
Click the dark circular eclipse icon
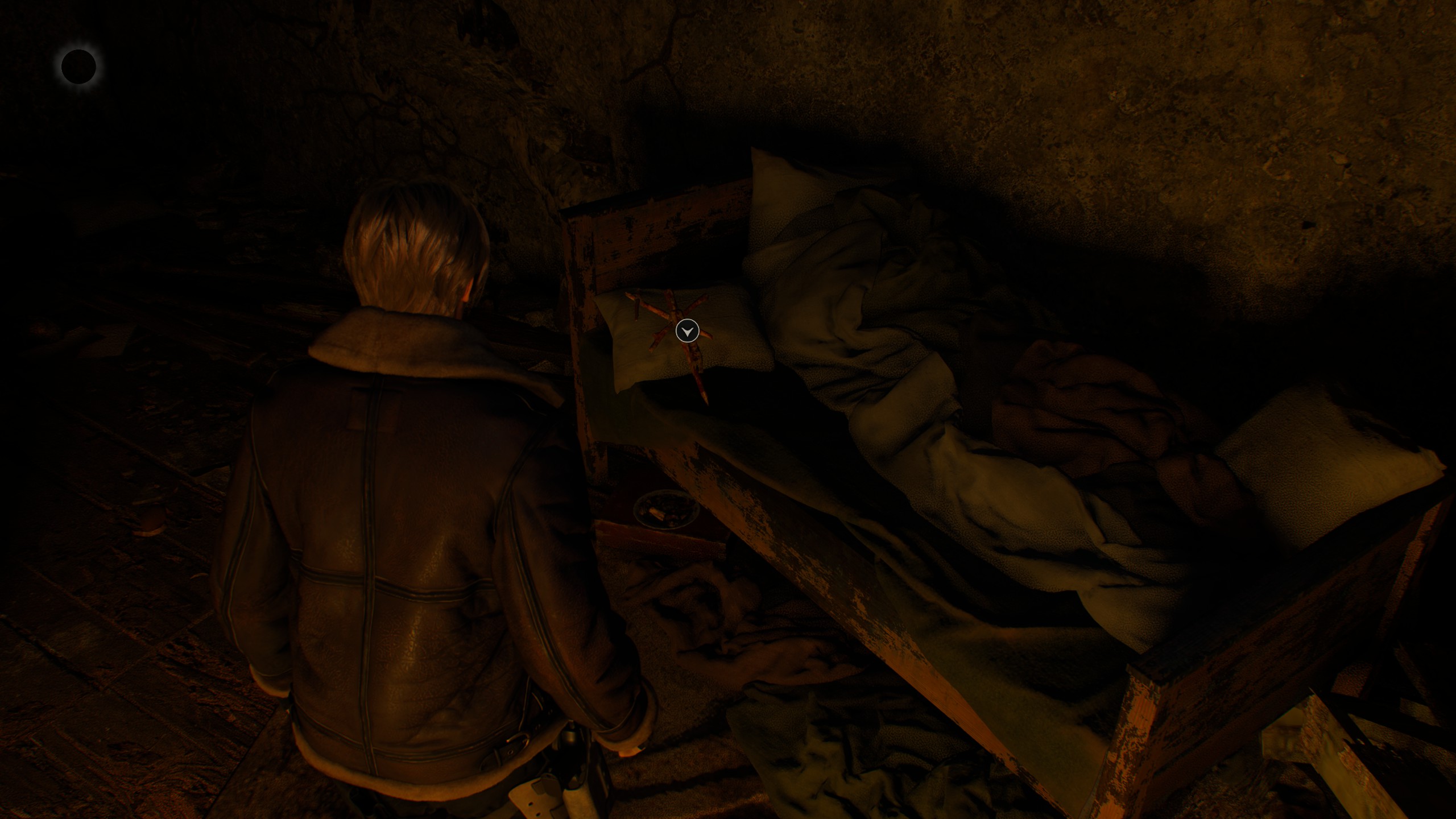click(x=78, y=67)
